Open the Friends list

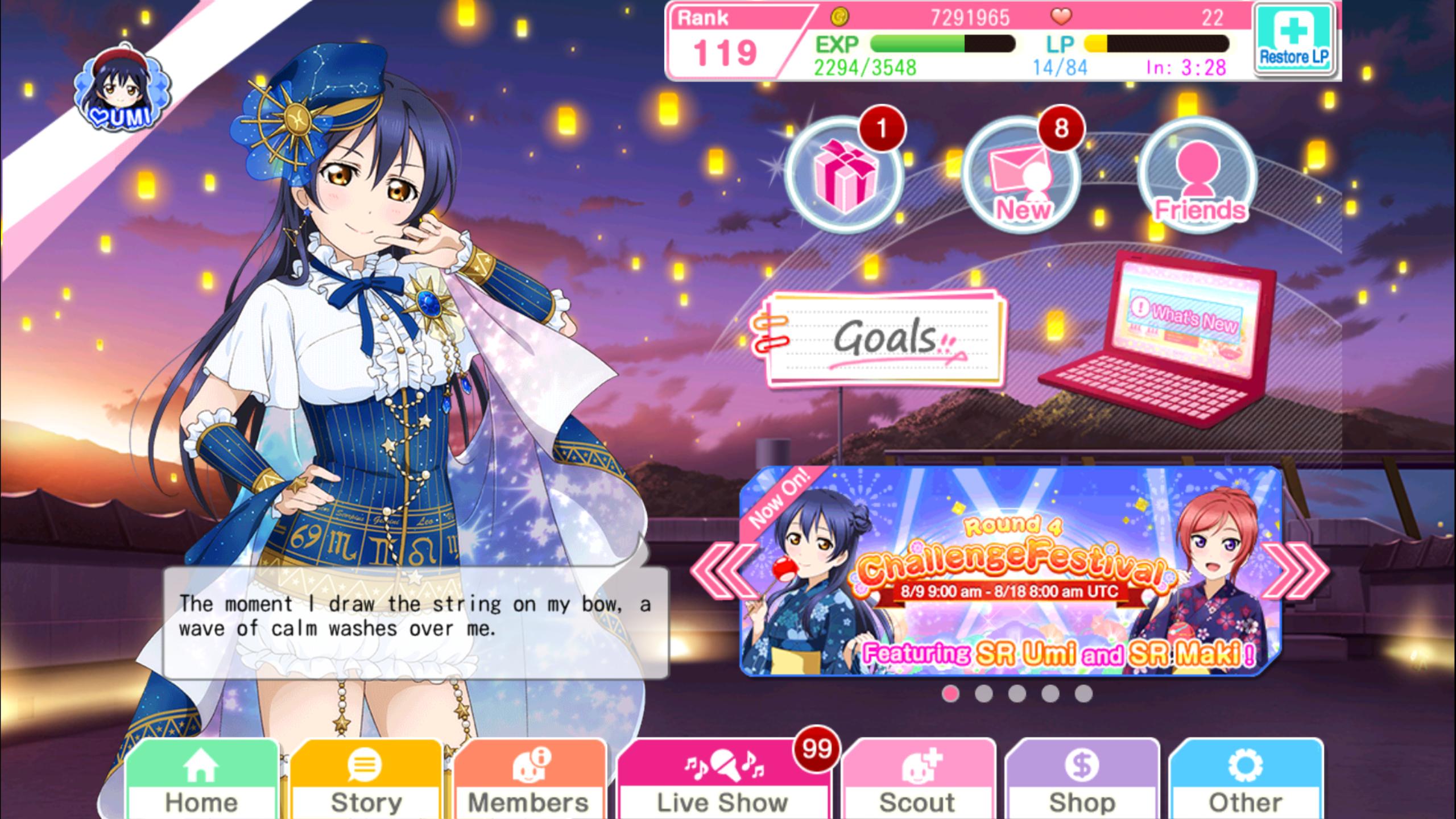pos(1198,175)
